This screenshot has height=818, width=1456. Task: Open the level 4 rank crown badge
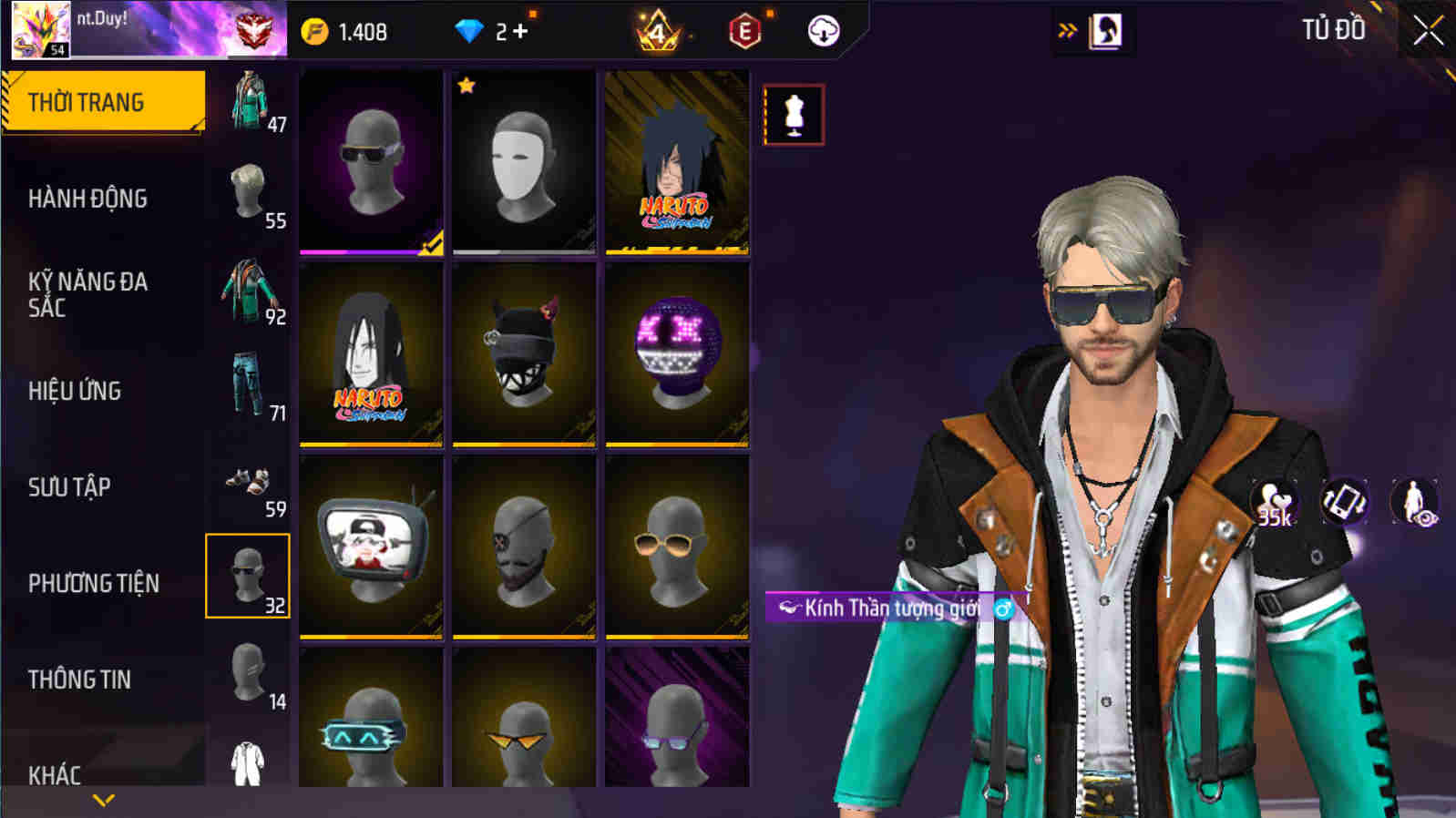(656, 29)
